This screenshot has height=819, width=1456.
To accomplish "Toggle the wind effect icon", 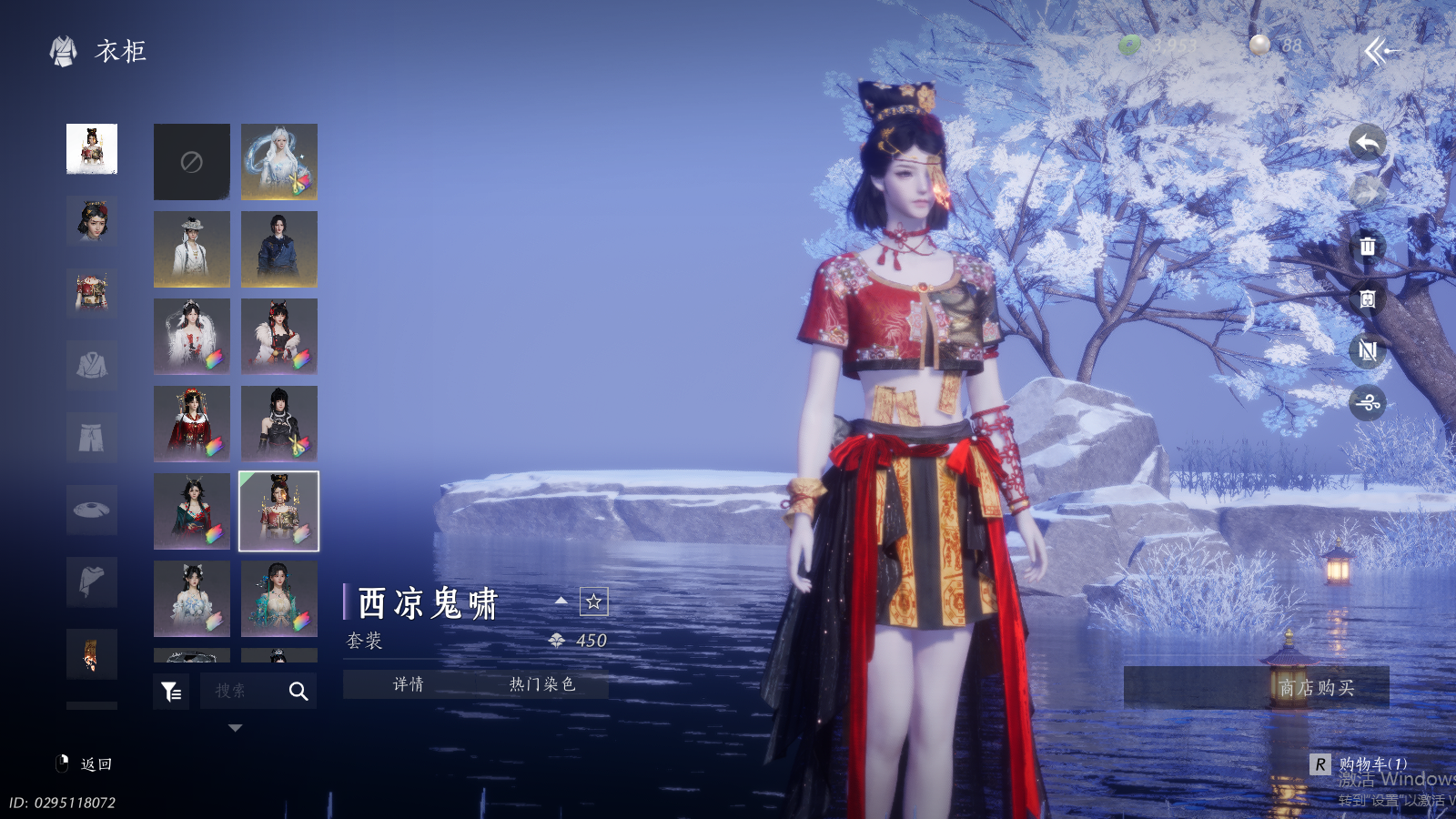I will (1367, 402).
